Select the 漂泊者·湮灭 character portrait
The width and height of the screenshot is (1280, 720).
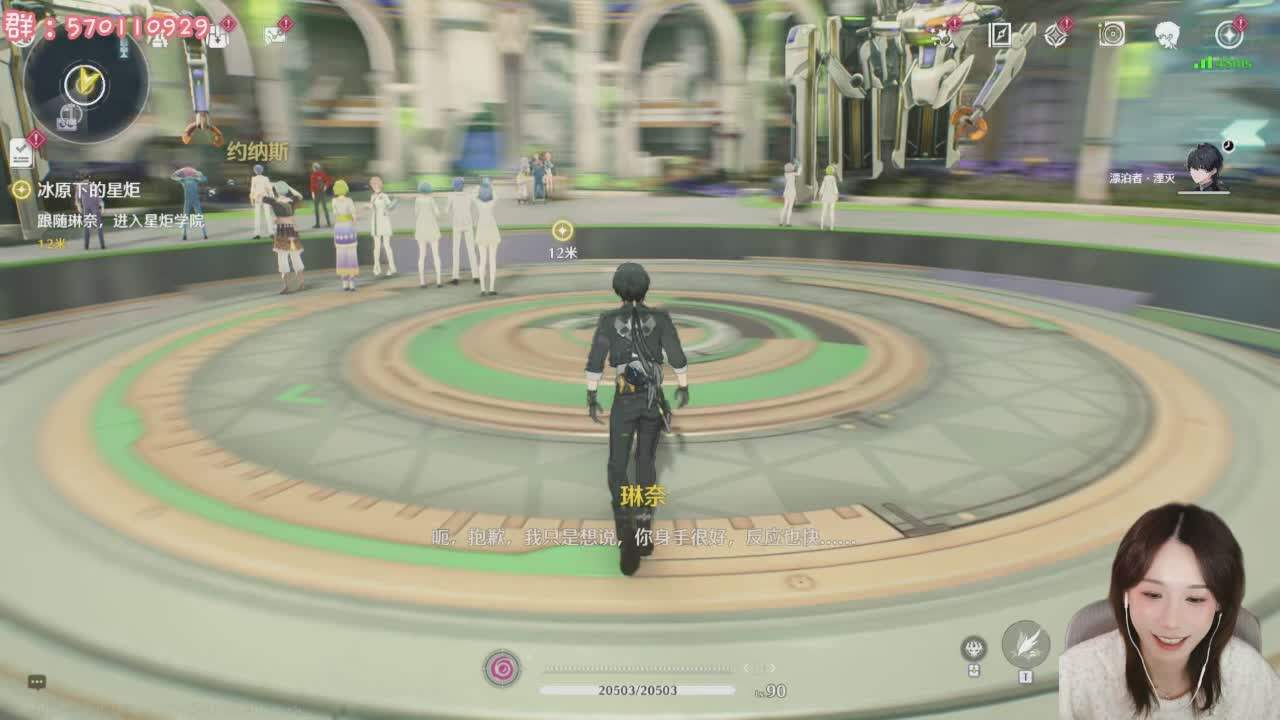[1204, 168]
